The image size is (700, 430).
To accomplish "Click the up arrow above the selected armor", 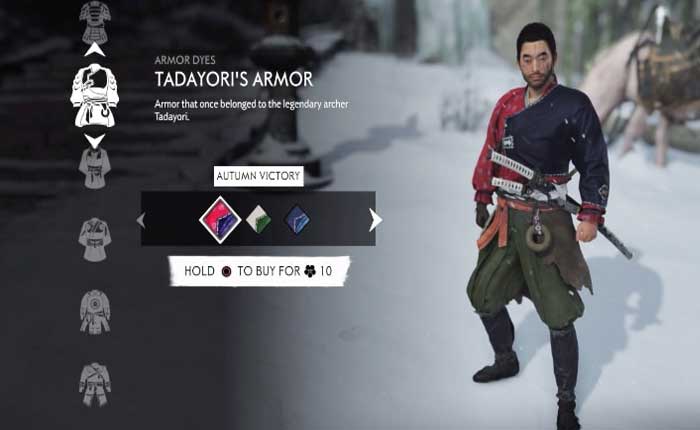I will [x=95, y=48].
